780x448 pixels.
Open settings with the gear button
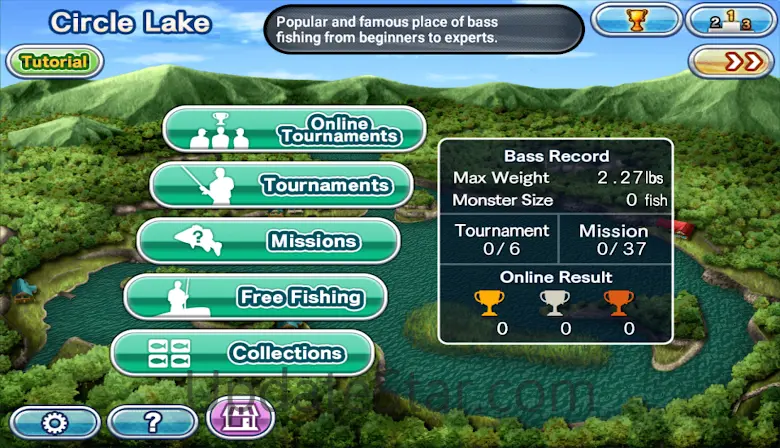click(x=56, y=421)
